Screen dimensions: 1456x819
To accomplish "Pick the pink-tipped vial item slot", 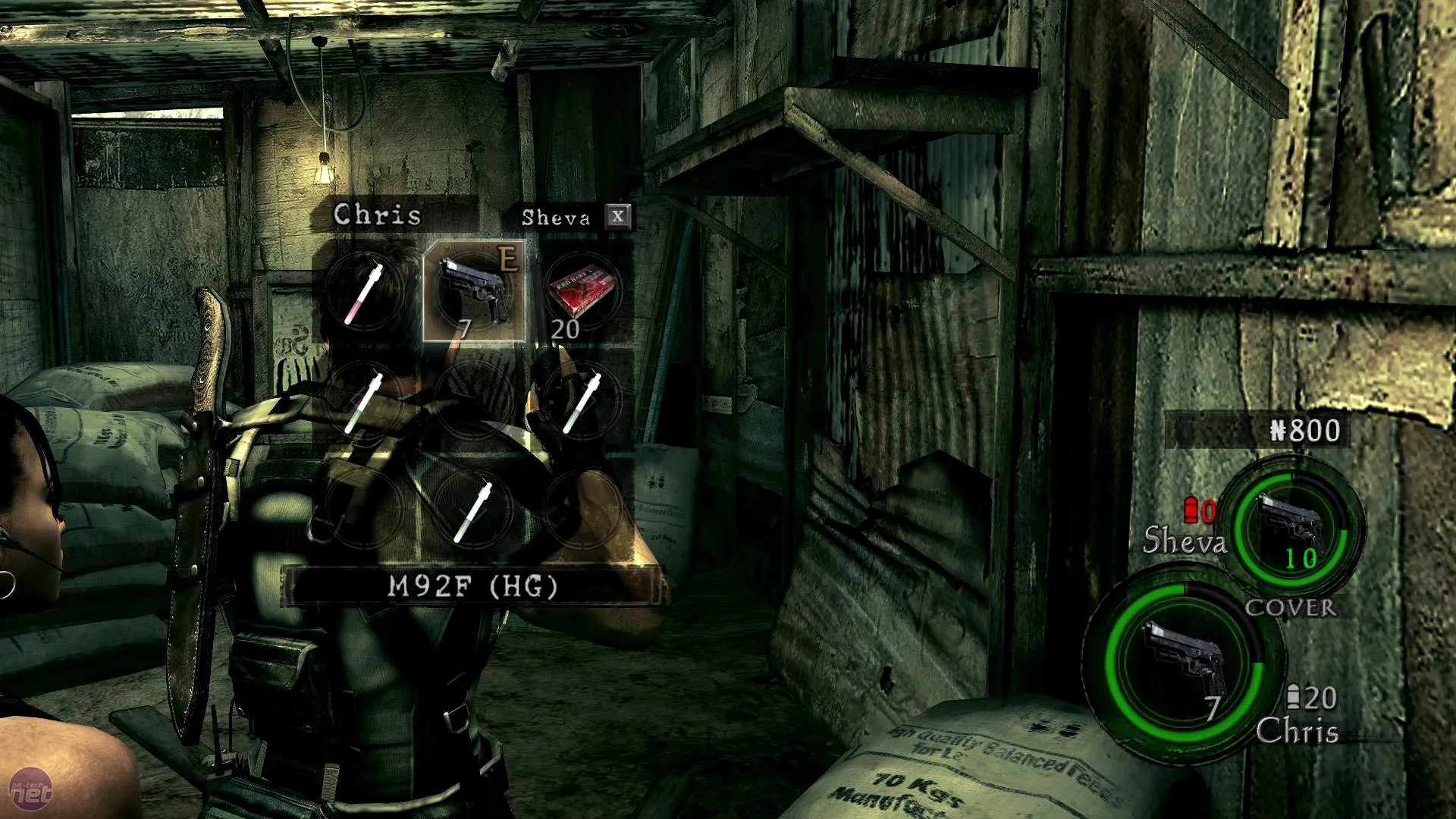I will coord(364,292).
